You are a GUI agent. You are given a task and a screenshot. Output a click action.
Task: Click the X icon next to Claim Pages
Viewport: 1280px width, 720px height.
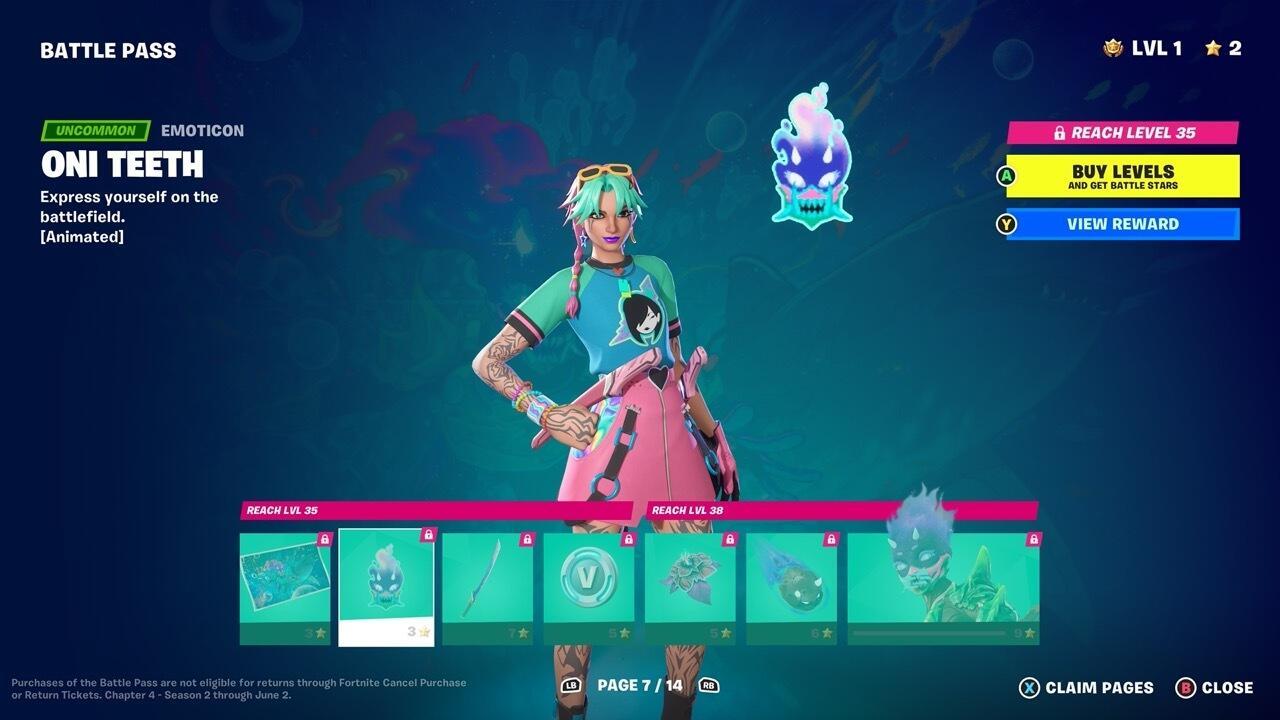[1028, 688]
